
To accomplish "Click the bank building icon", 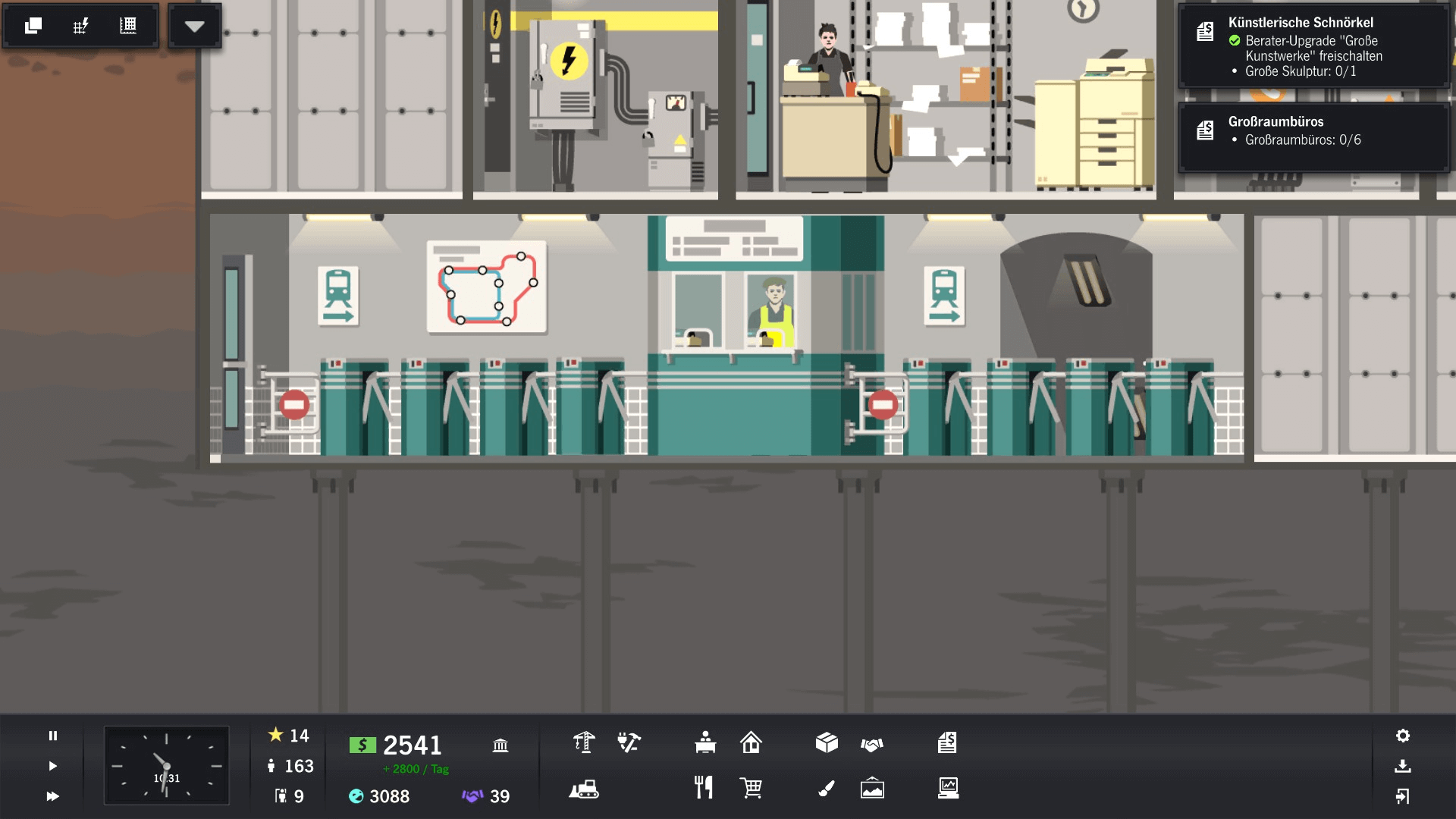I will coord(500,745).
